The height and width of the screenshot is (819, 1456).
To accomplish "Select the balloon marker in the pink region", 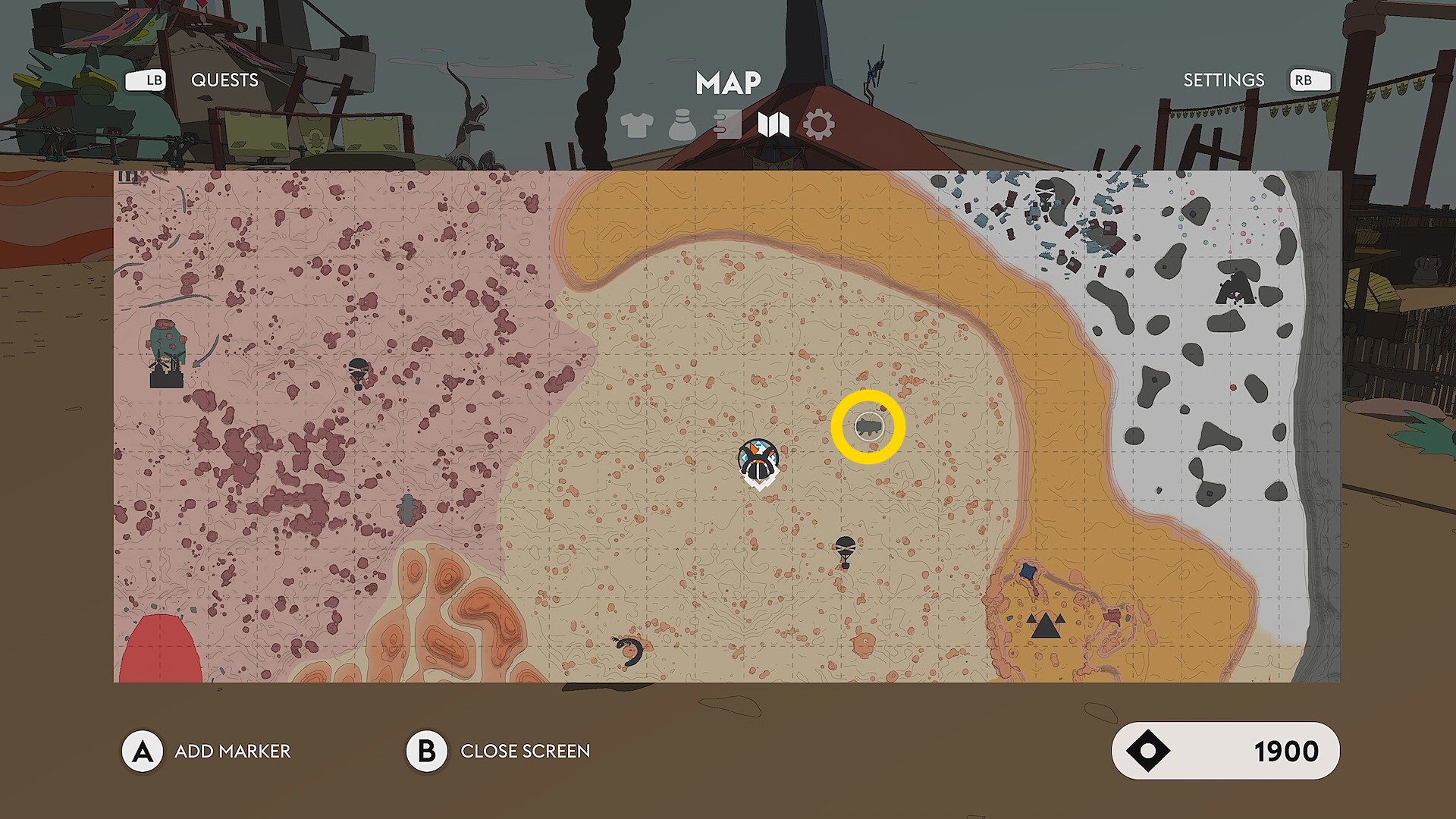I will (x=358, y=373).
